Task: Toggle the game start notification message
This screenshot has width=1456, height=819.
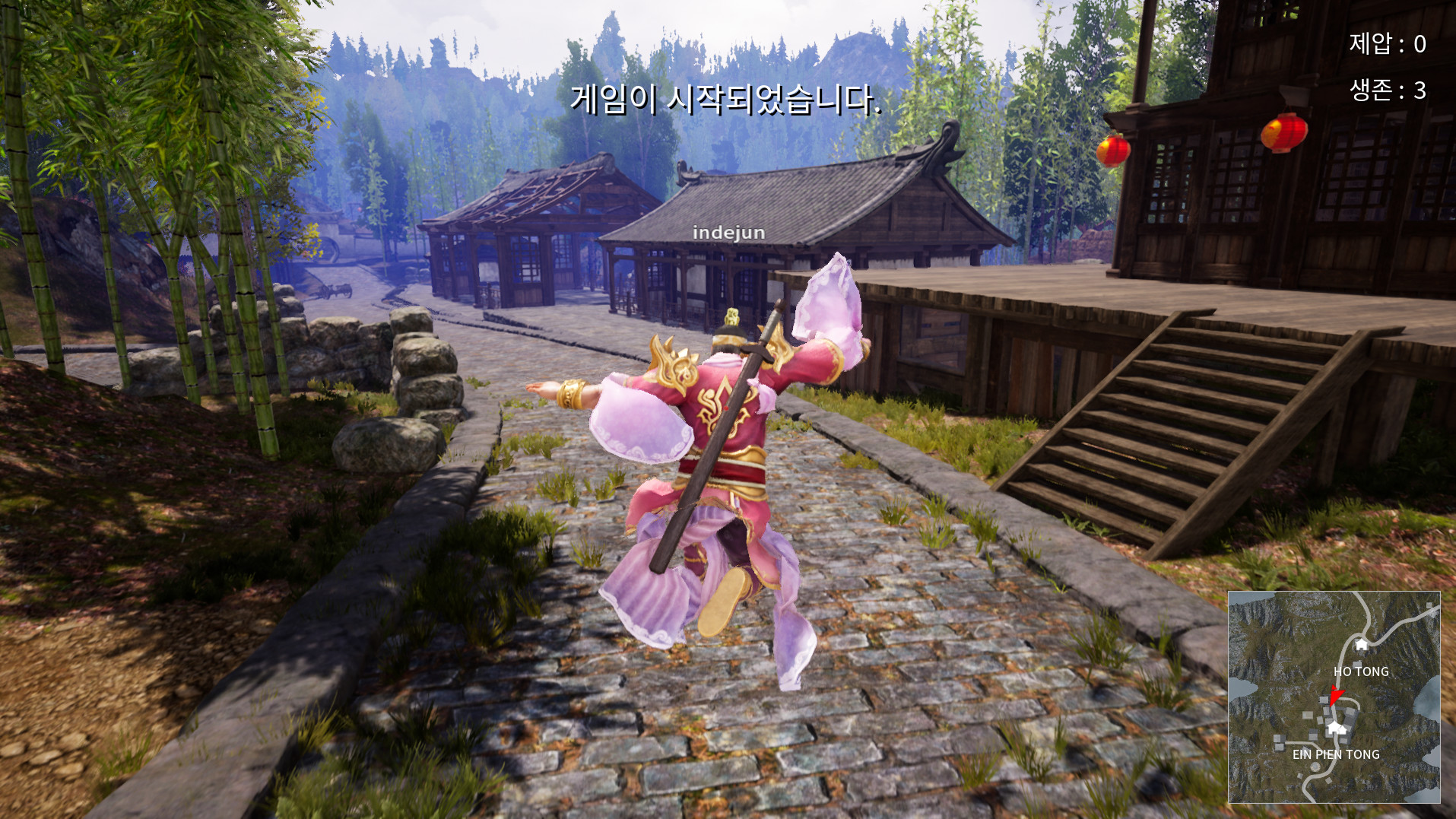Action: pyautogui.click(x=727, y=99)
